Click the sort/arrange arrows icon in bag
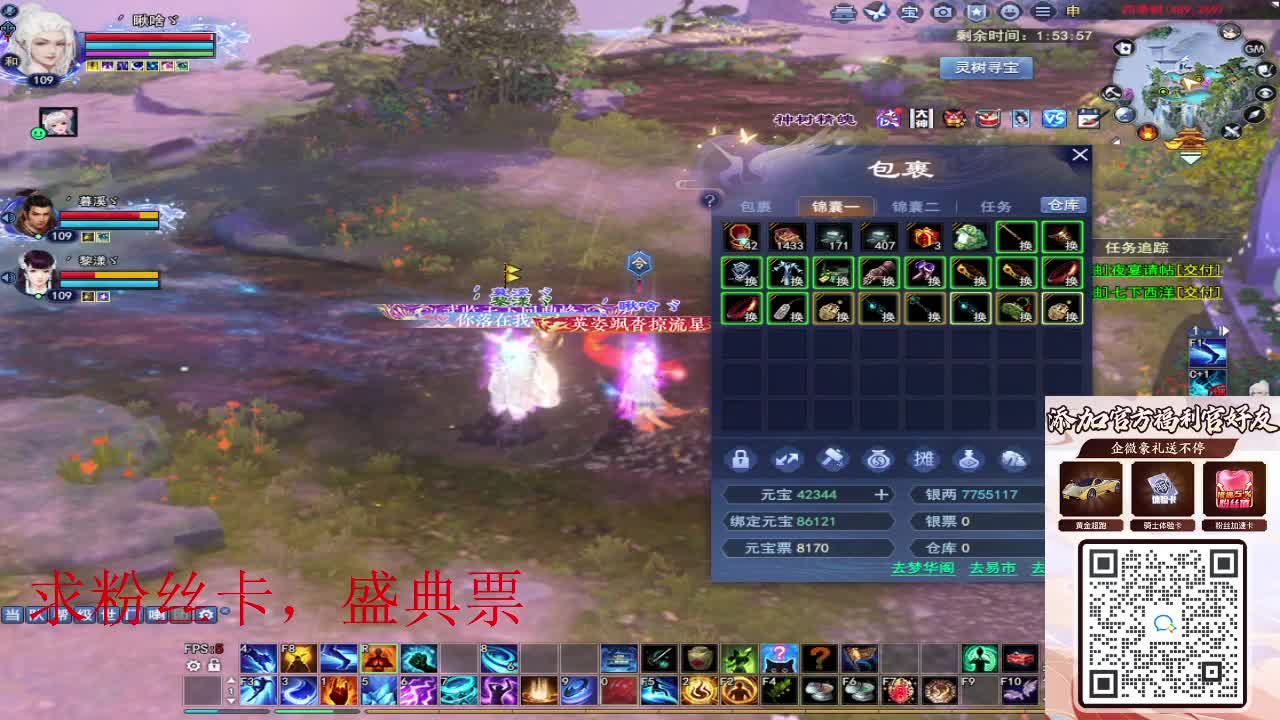The image size is (1280, 720). (786, 459)
